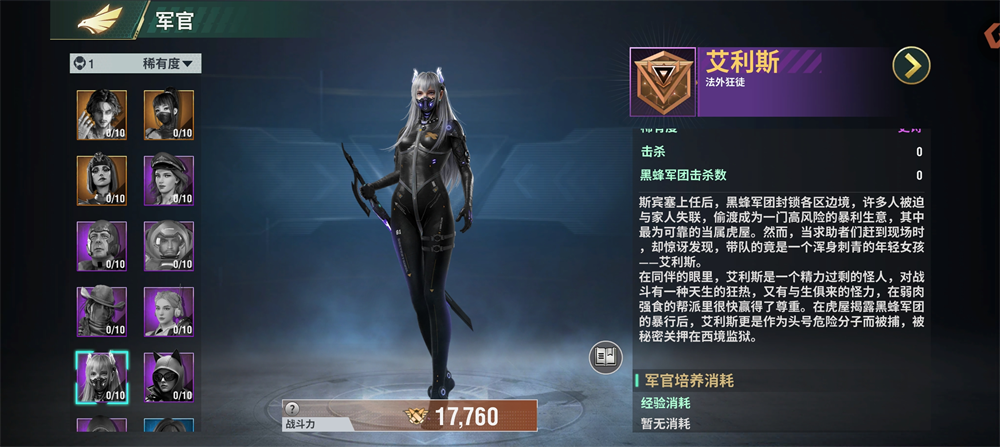Click the yellow arrow button beside 艾利斯
This screenshot has height=447, width=1000.
(x=911, y=66)
